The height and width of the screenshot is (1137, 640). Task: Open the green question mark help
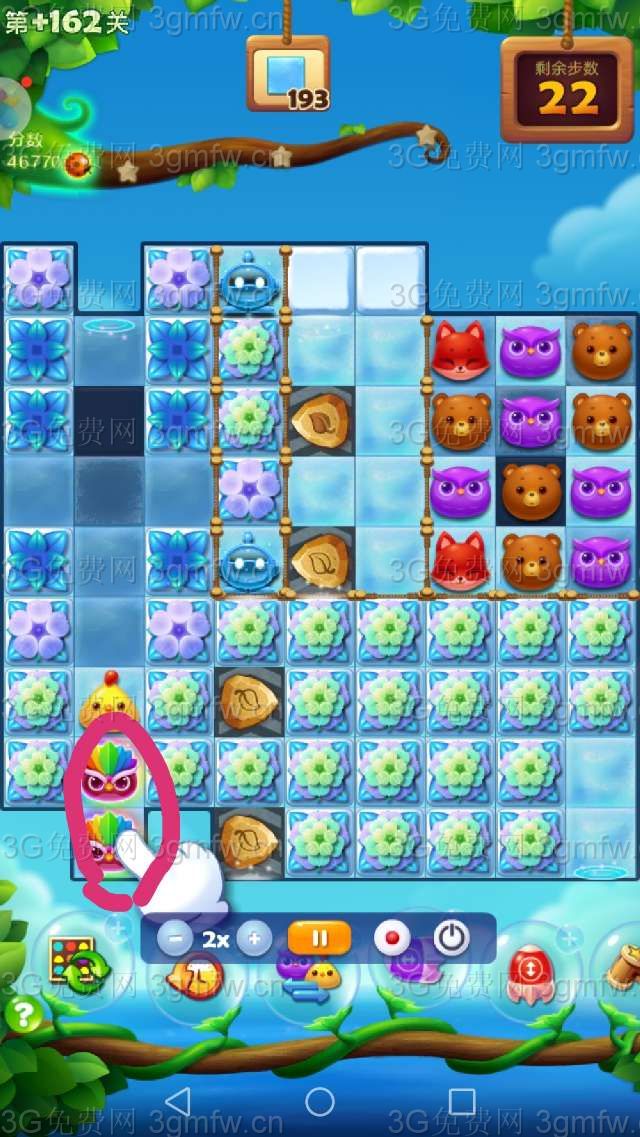click(21, 1015)
